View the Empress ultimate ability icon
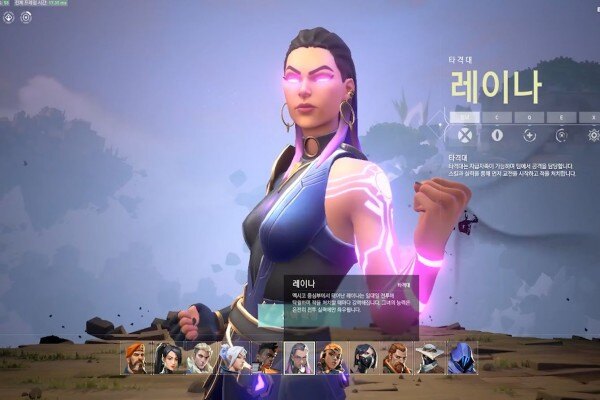 click(x=593, y=136)
